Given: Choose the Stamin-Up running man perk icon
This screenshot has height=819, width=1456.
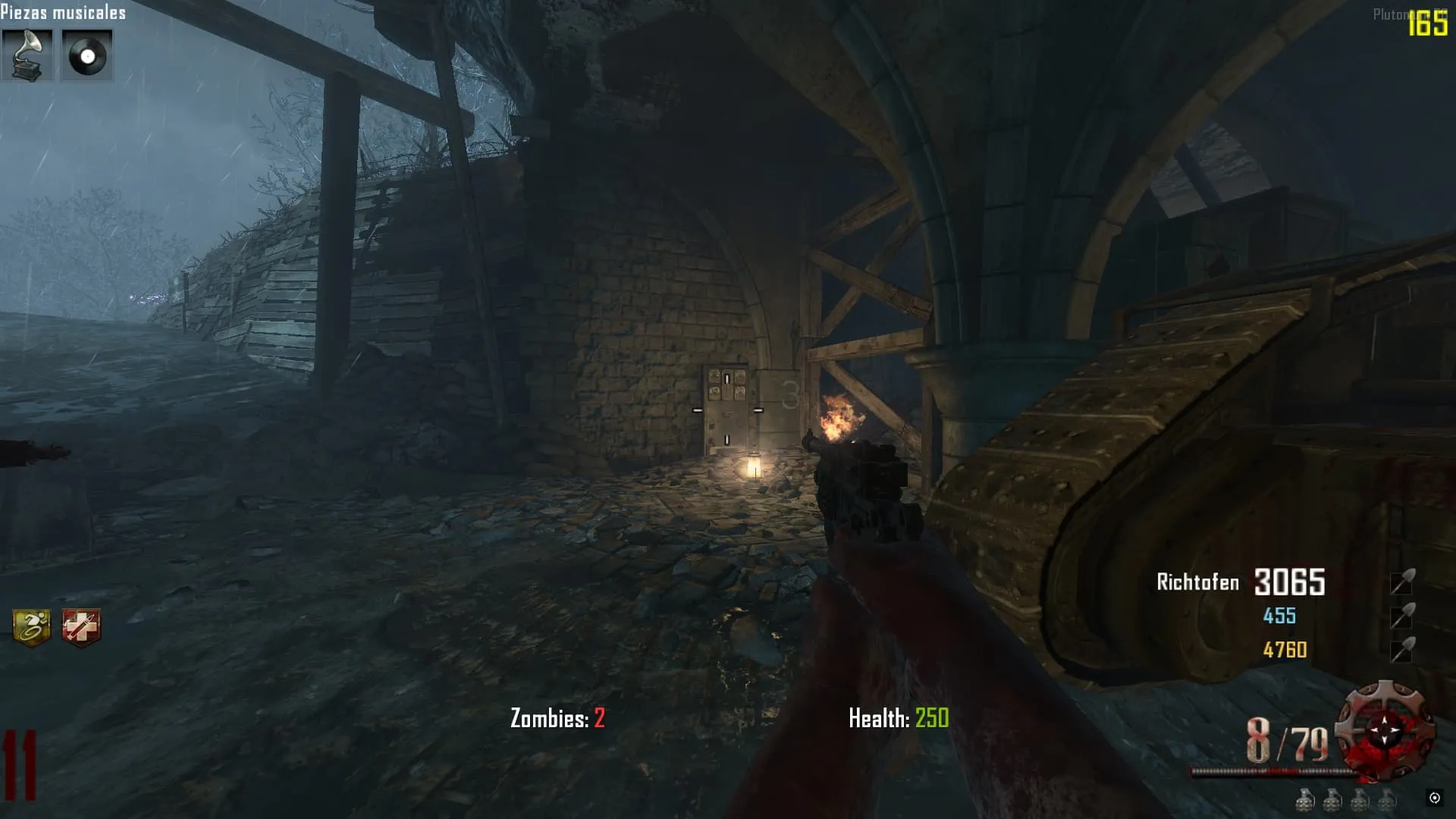Looking at the screenshot, I should [x=32, y=627].
